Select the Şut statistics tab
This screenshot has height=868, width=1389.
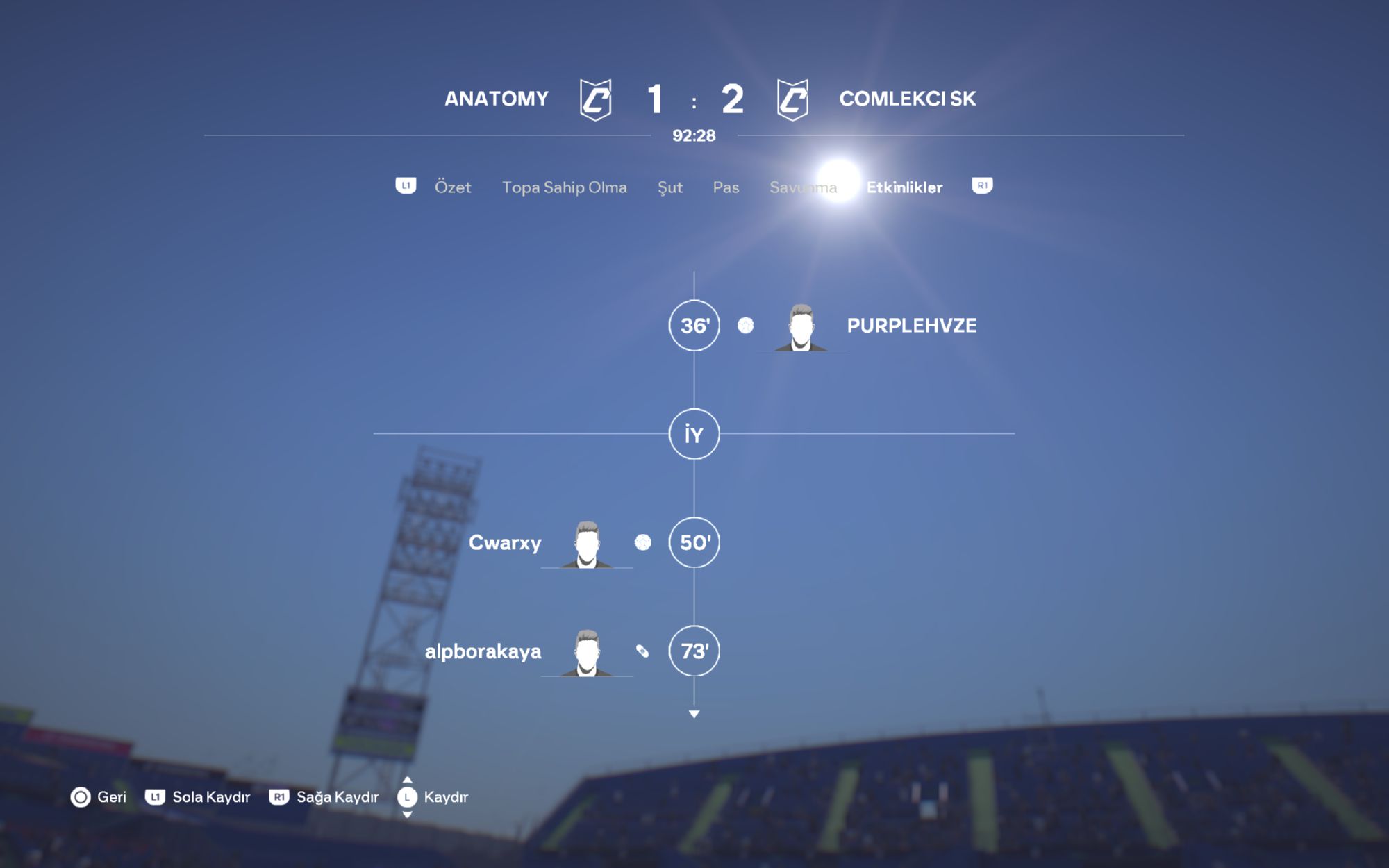669,187
